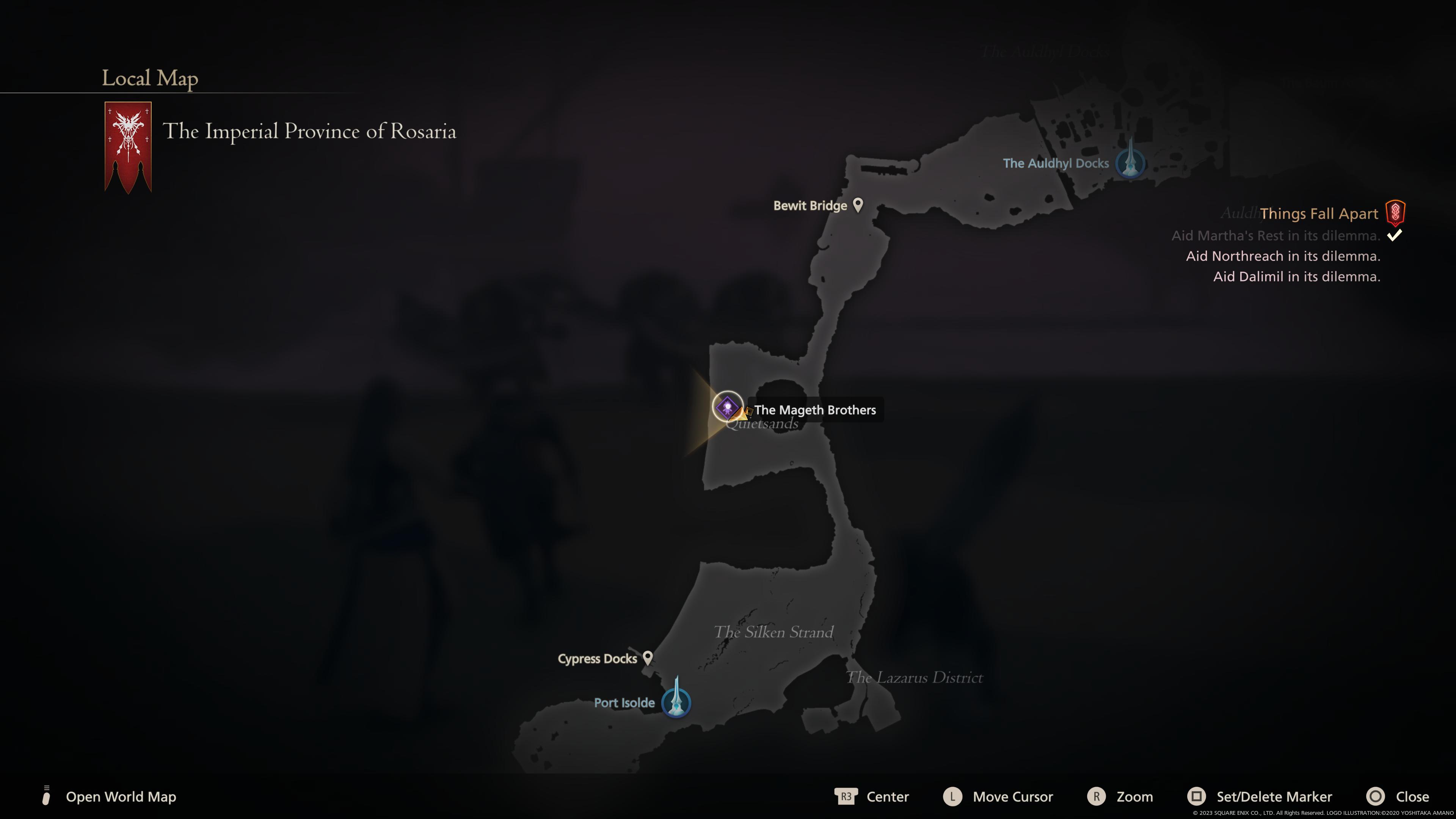Use the R stick Zoom control
This screenshot has height=819, width=1456.
[1097, 796]
